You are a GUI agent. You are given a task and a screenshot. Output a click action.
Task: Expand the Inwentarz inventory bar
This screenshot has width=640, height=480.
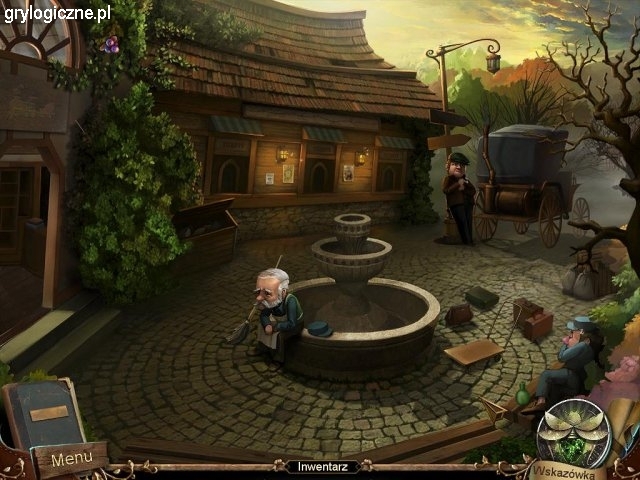tap(317, 467)
